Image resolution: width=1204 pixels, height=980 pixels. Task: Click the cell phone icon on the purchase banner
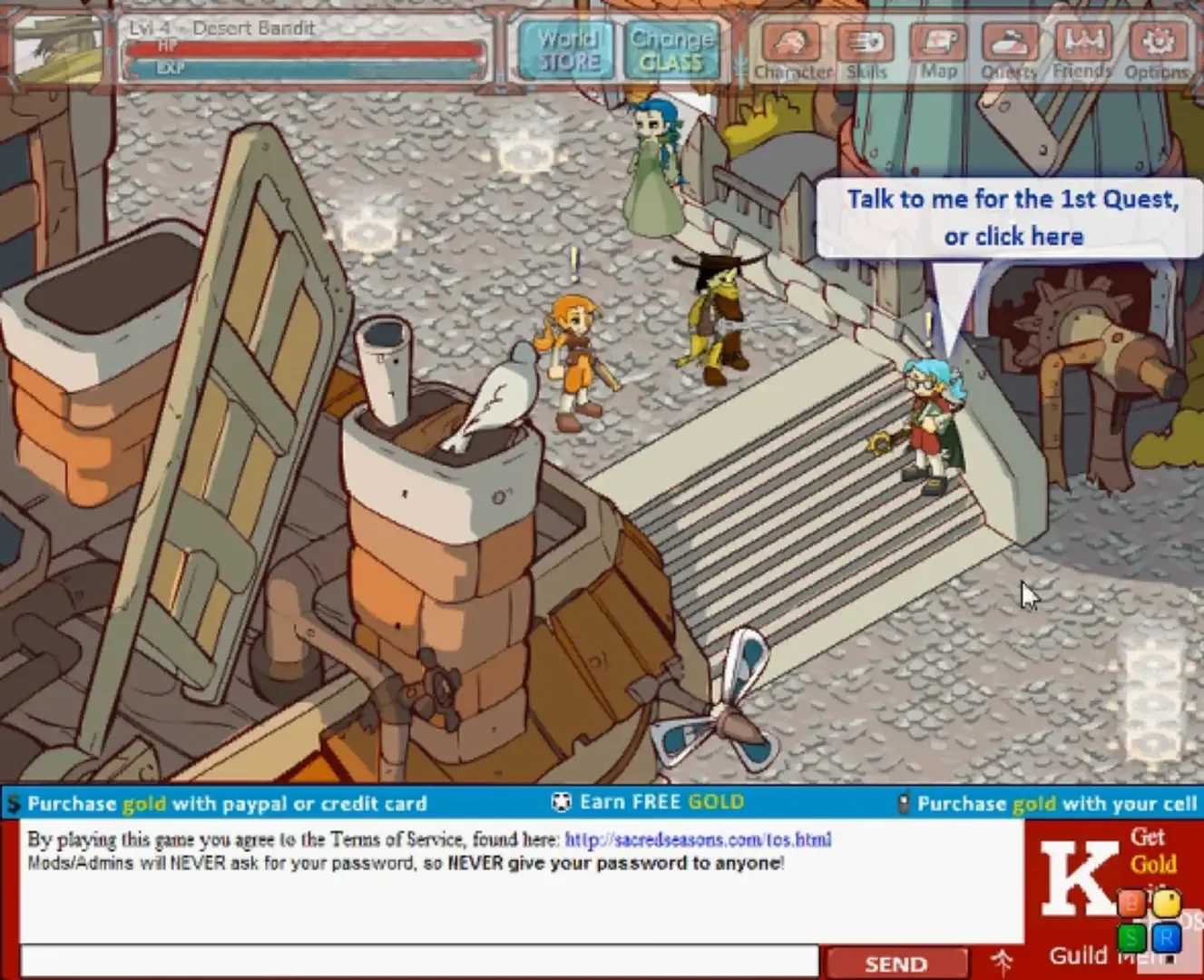pos(904,802)
